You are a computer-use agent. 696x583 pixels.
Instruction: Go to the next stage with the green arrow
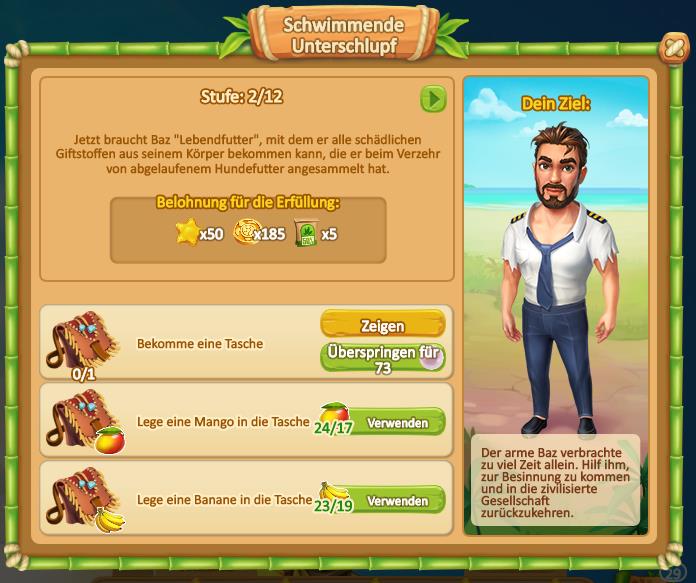click(x=433, y=98)
